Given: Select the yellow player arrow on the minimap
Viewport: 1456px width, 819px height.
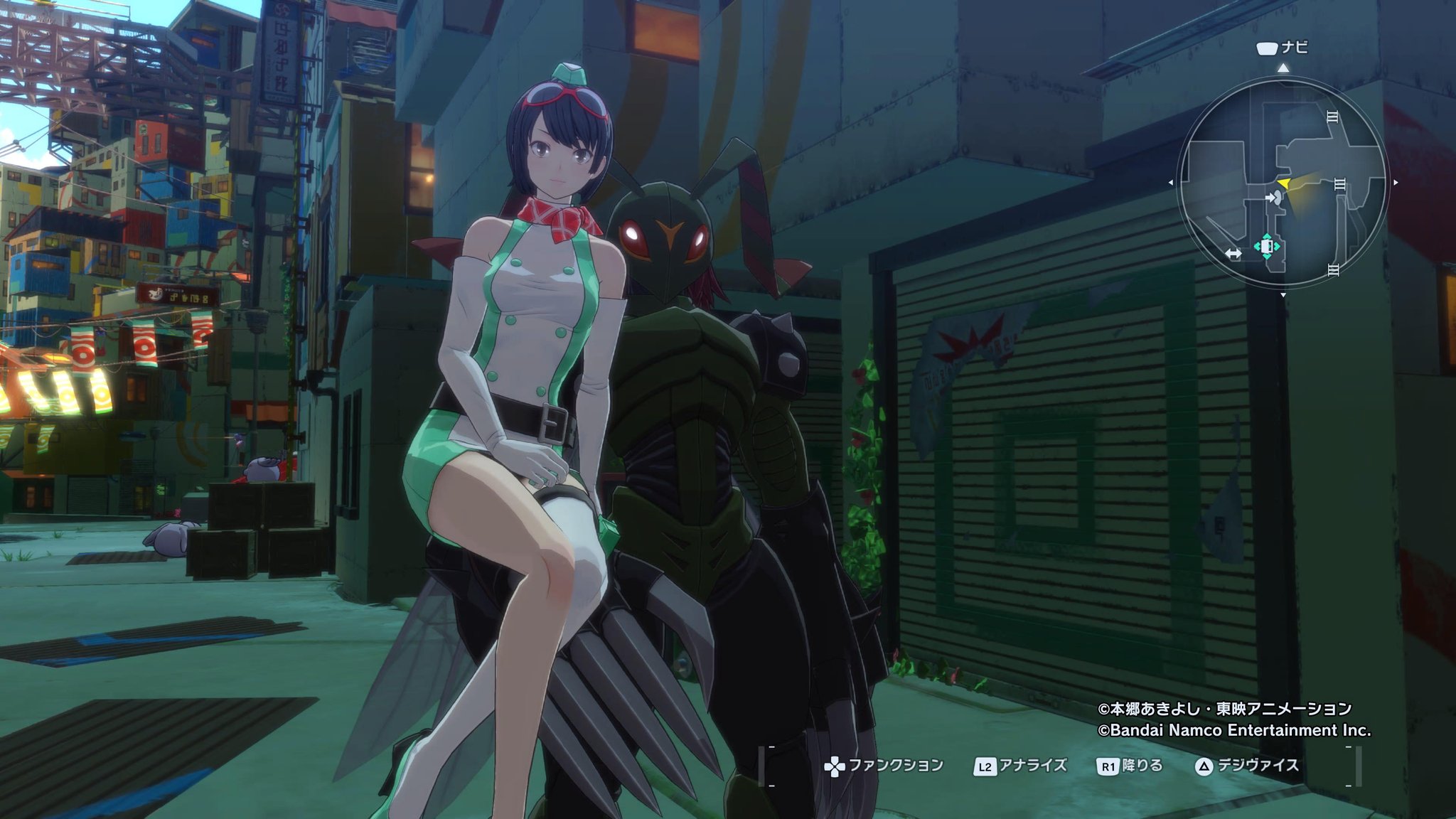Looking at the screenshot, I should pyautogui.click(x=1283, y=185).
